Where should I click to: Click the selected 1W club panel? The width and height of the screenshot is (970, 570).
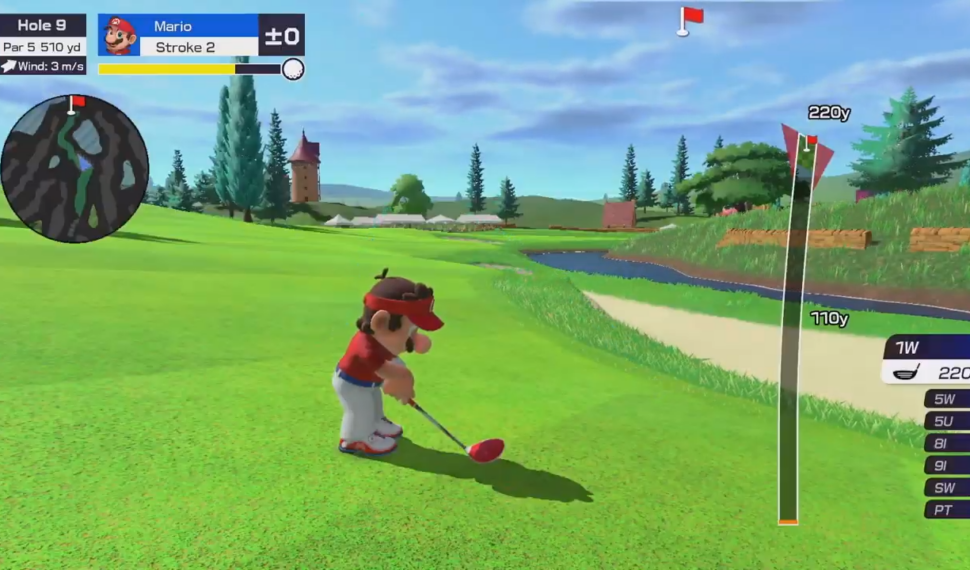927,360
